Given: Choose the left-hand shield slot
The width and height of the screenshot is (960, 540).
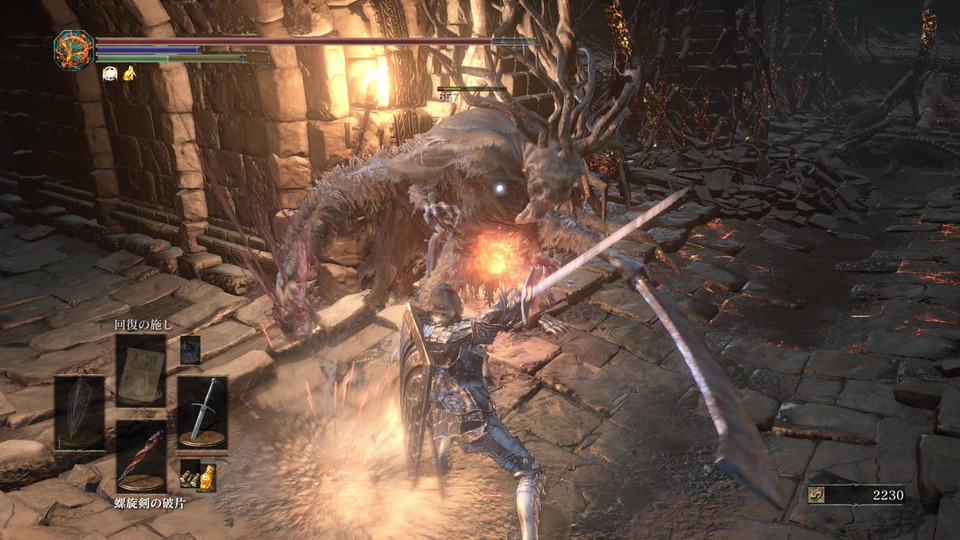Looking at the screenshot, I should click(79, 411).
